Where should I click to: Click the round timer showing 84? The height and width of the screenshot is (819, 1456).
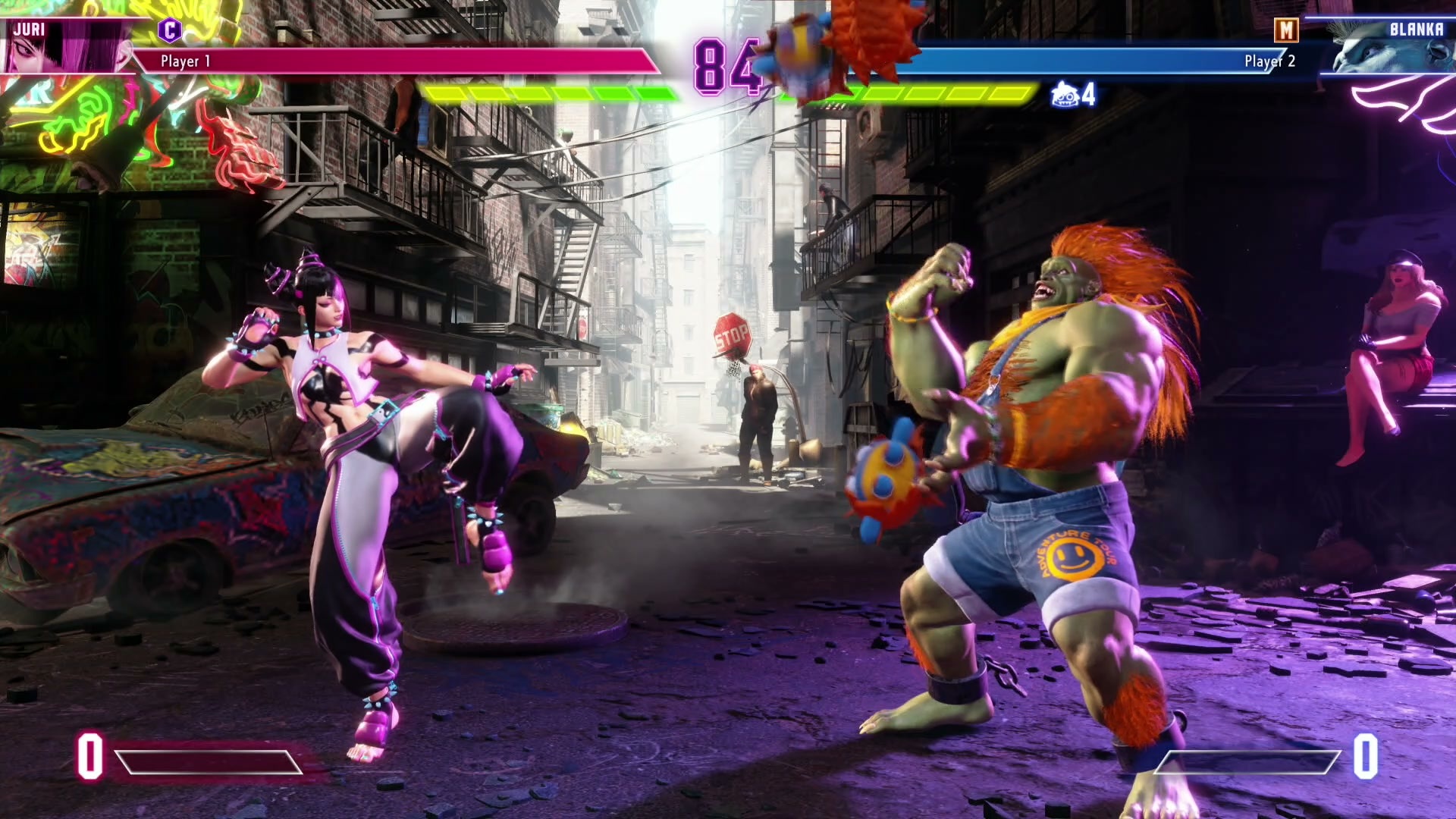click(x=728, y=64)
